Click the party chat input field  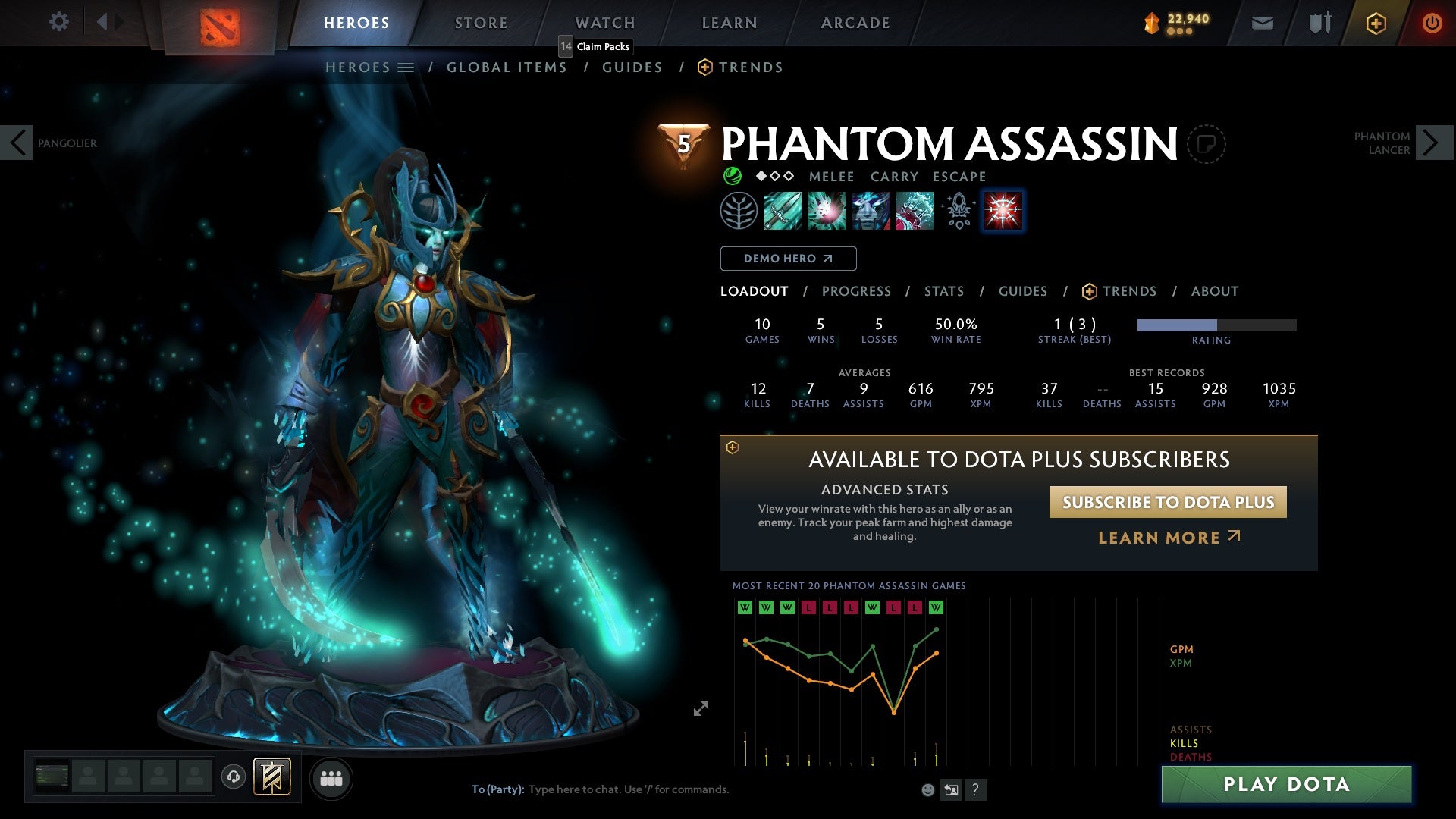(629, 789)
